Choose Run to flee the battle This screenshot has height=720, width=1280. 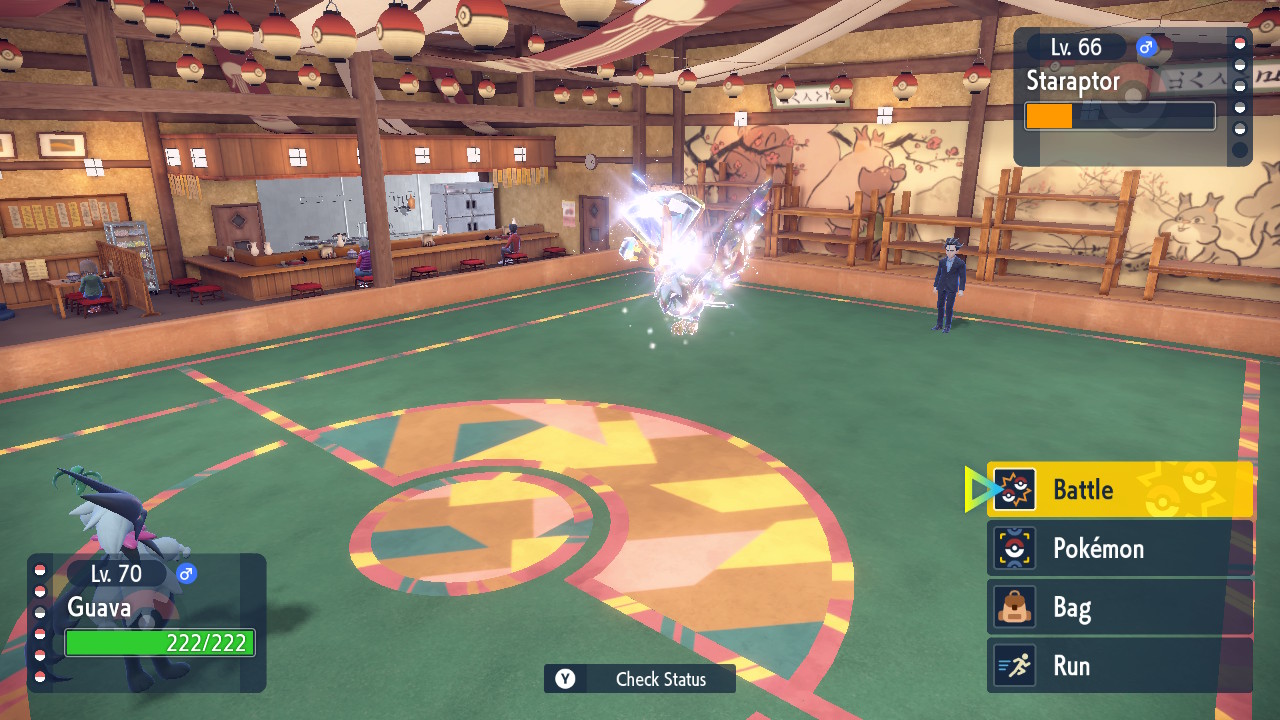(x=1119, y=666)
